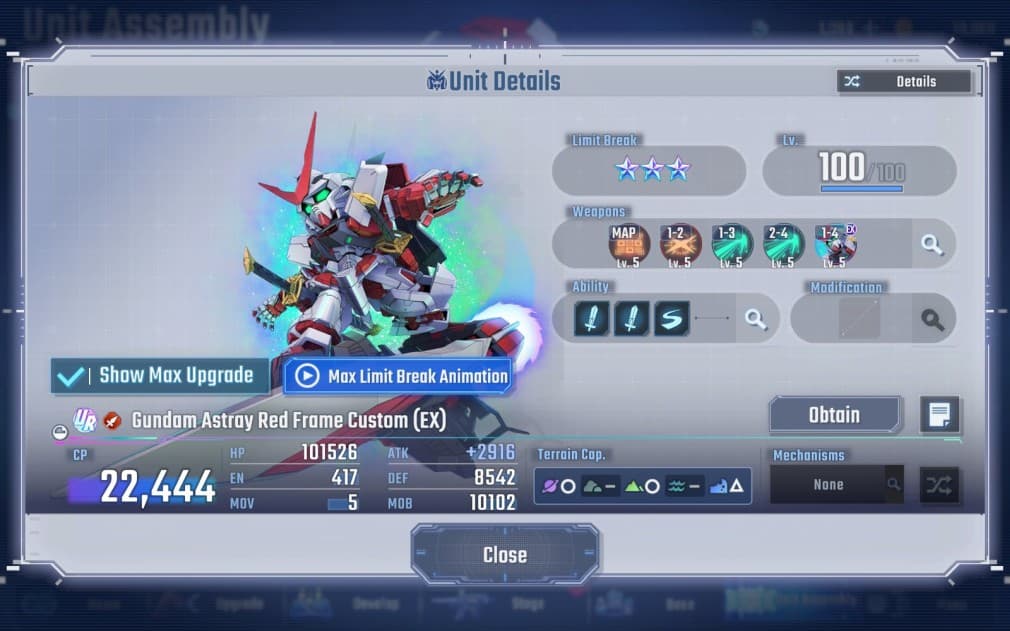Play the Max Limit Break Animation

click(x=398, y=376)
